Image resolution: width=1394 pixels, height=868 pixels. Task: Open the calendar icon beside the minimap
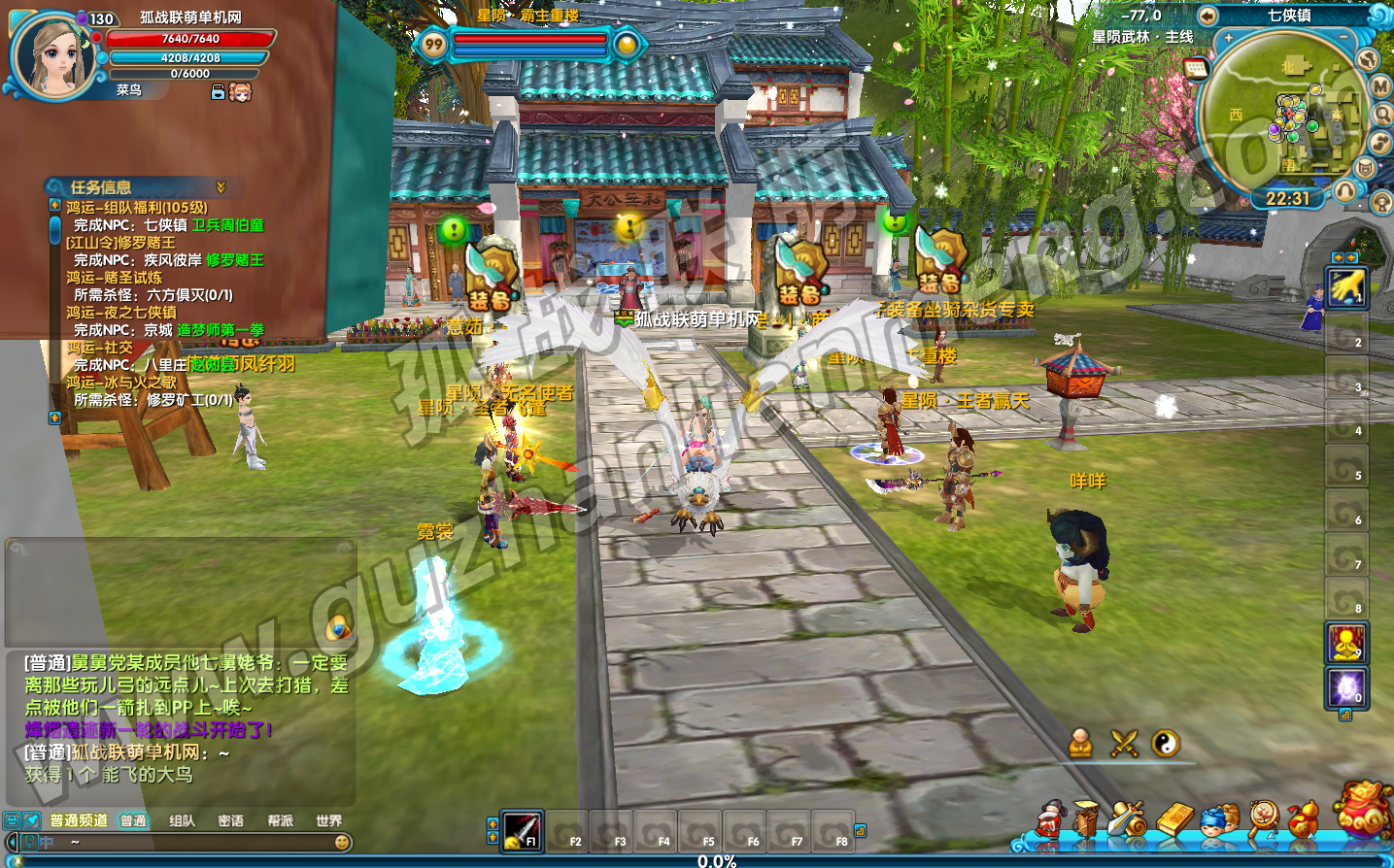pyautogui.click(x=1196, y=69)
